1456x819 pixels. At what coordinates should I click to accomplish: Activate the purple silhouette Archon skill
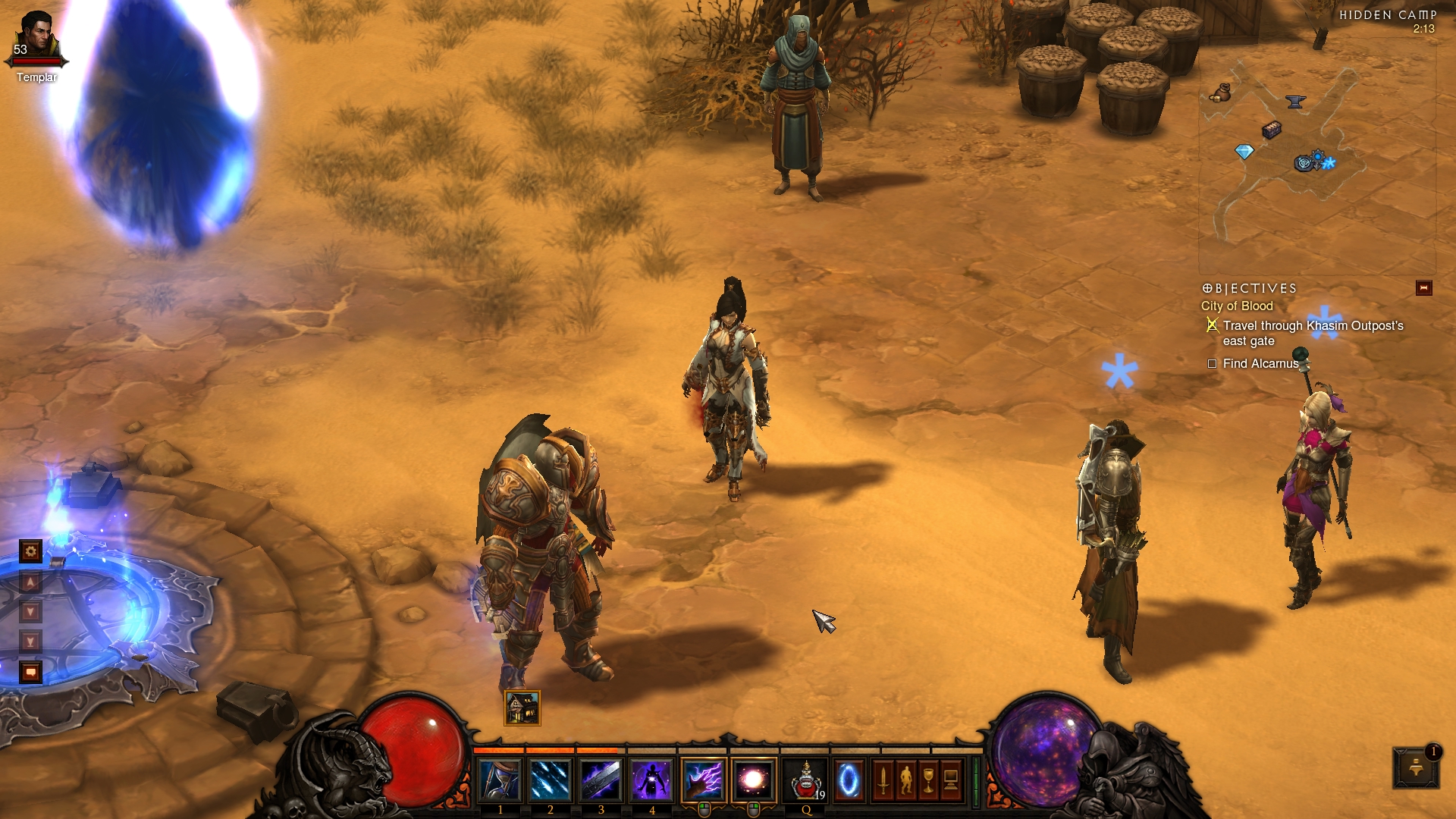click(x=651, y=780)
